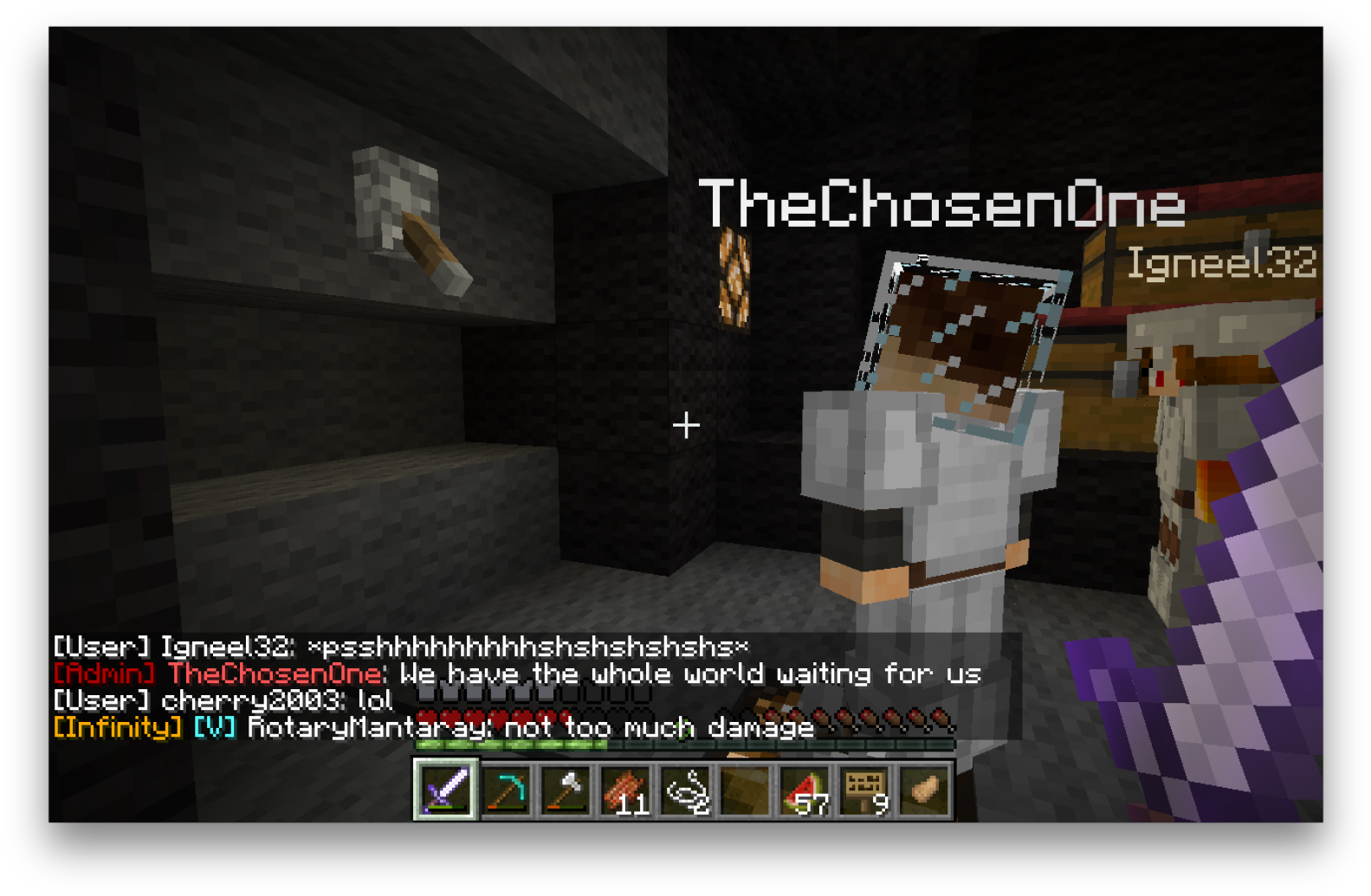This screenshot has height=896, width=1371.
Task: Toggle the cyan [V] verified badge in chat
Action: tap(213, 728)
